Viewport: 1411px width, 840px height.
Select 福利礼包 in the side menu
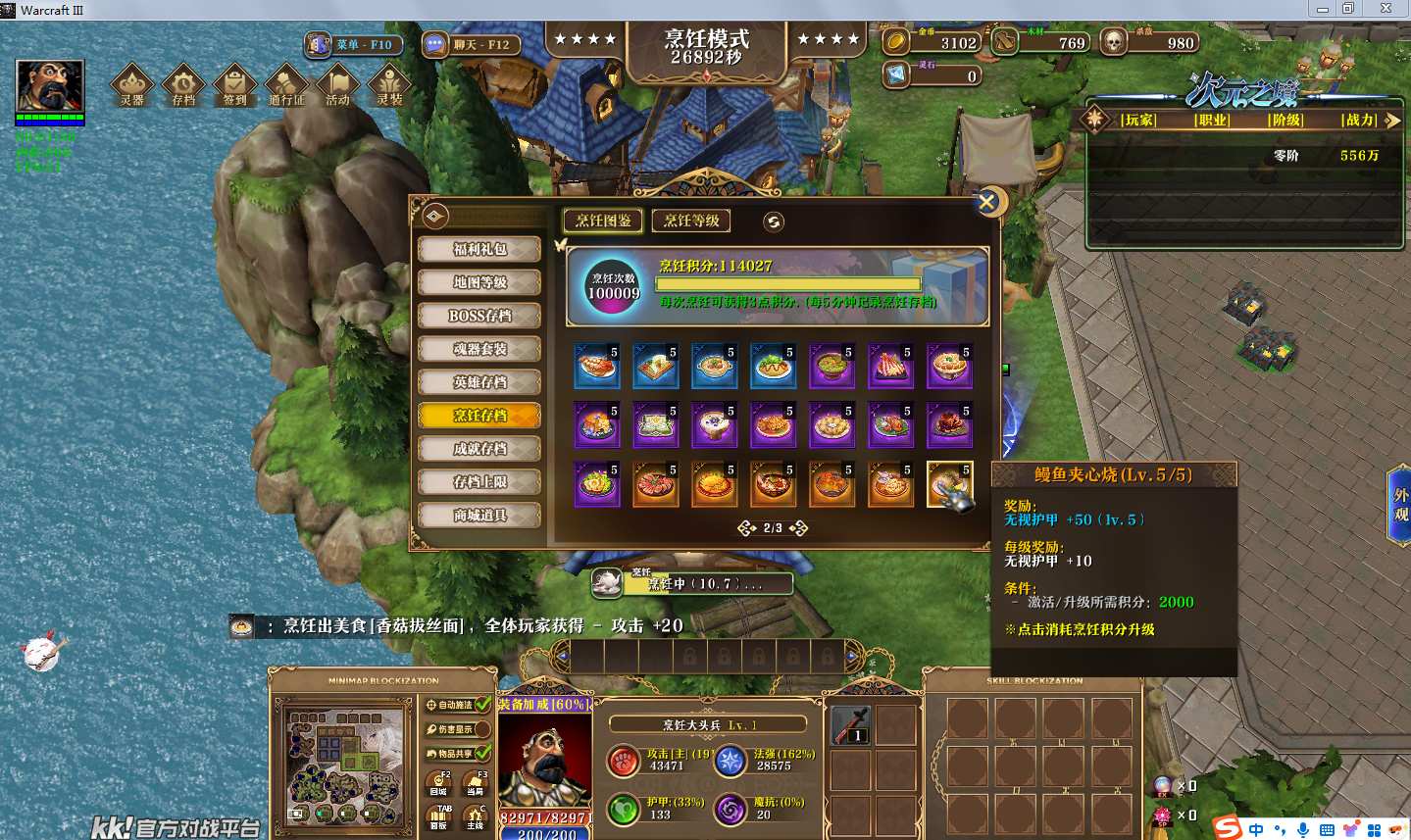point(479,249)
